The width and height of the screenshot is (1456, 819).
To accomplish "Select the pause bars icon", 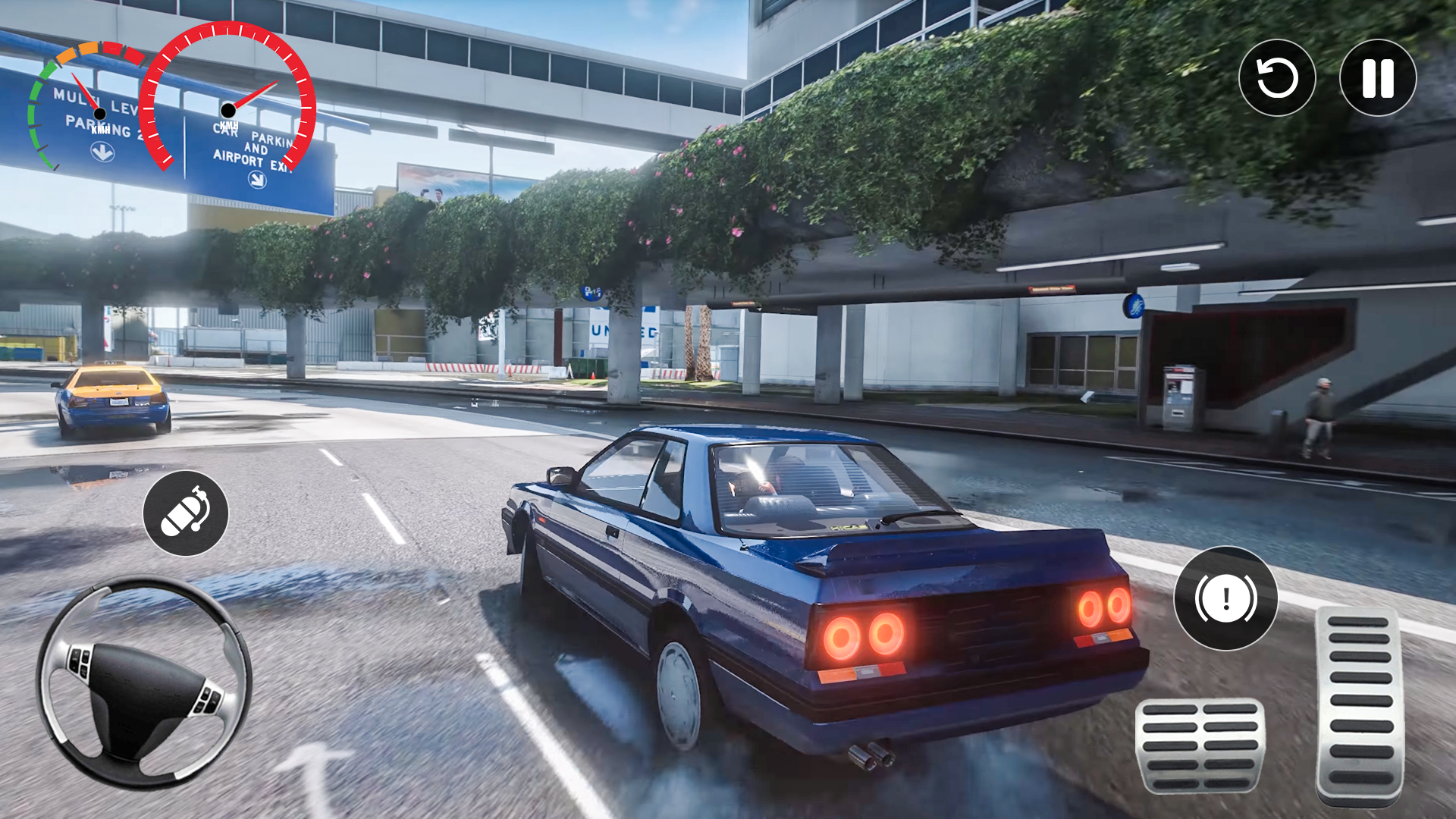I will [1378, 78].
